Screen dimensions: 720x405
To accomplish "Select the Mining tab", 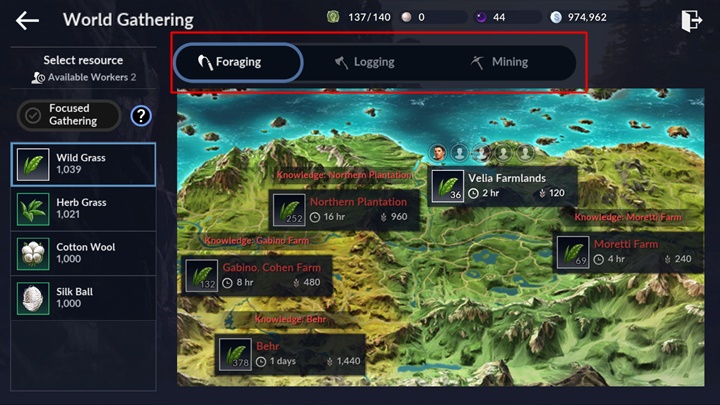I will 500,62.
